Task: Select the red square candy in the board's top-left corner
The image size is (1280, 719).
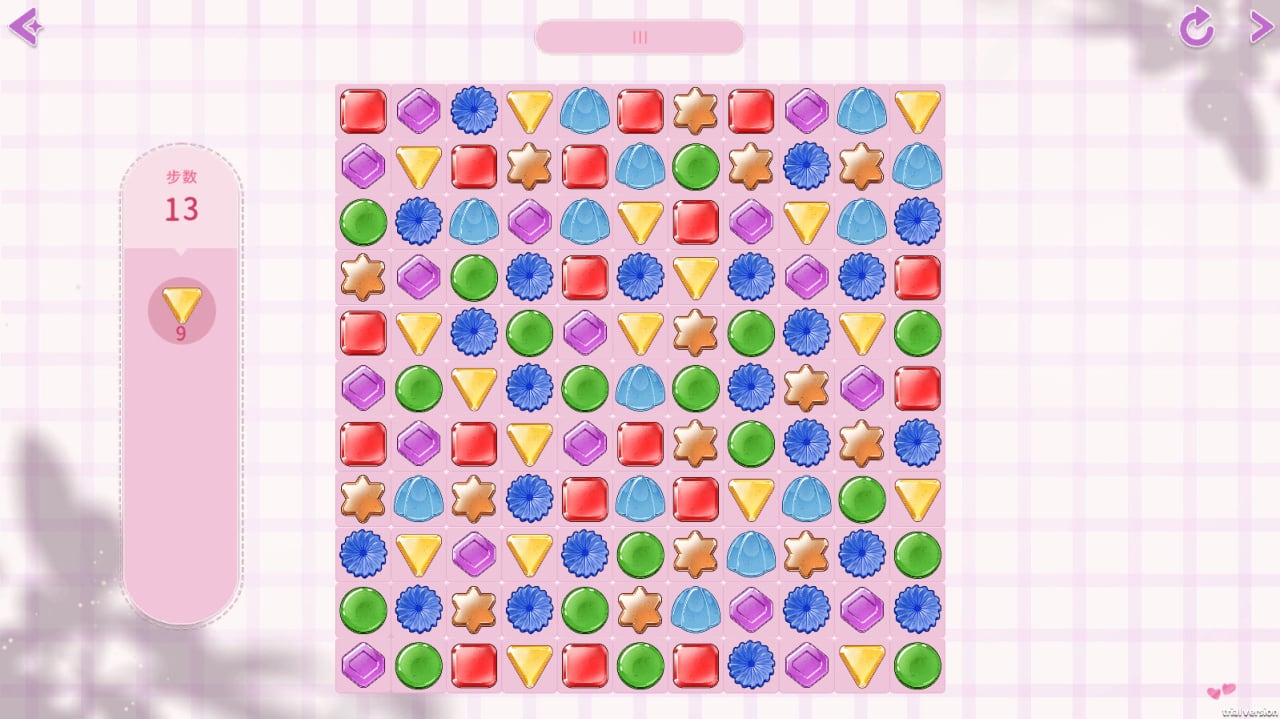Action: click(363, 111)
